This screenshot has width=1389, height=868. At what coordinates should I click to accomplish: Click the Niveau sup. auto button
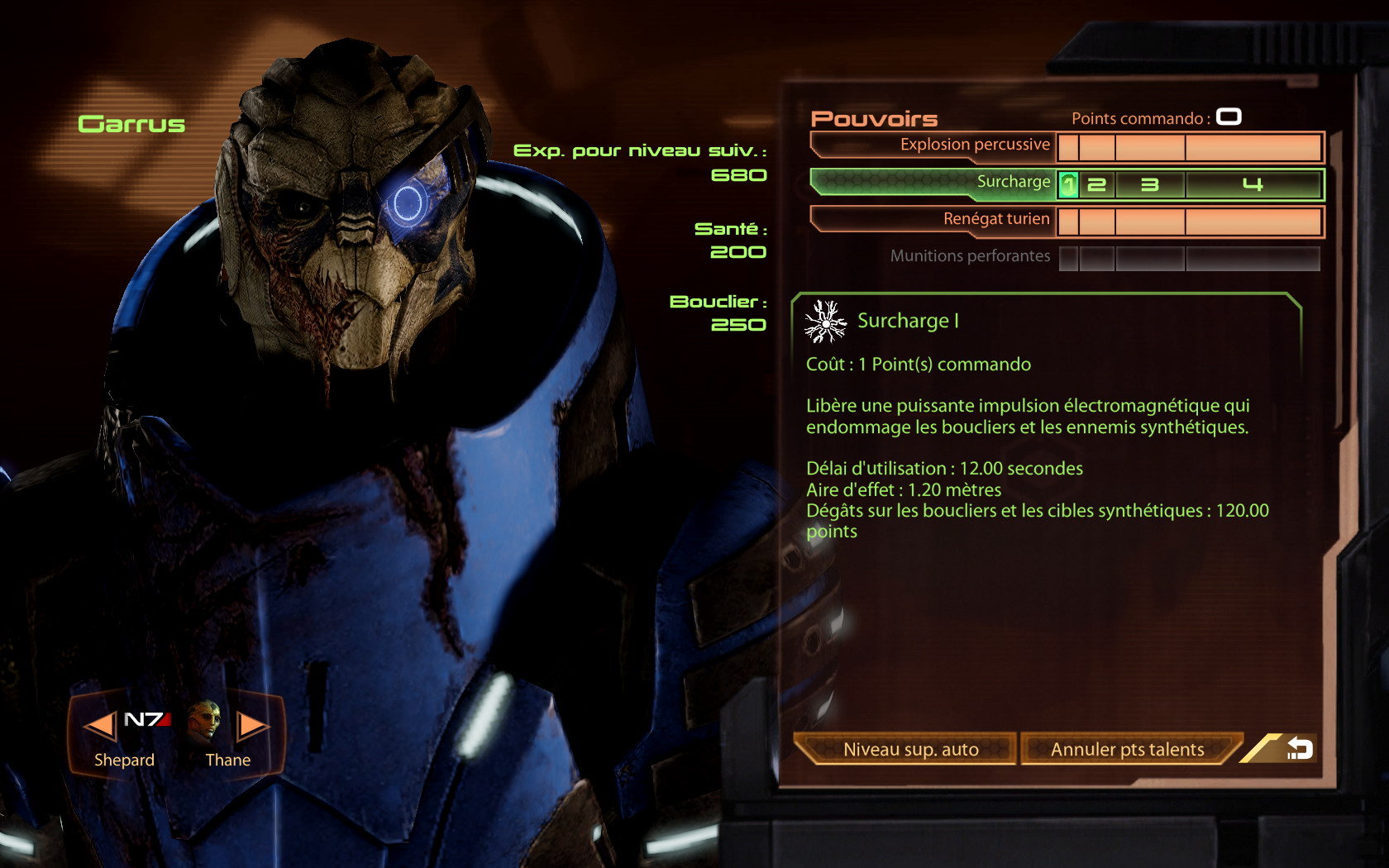coord(909,749)
